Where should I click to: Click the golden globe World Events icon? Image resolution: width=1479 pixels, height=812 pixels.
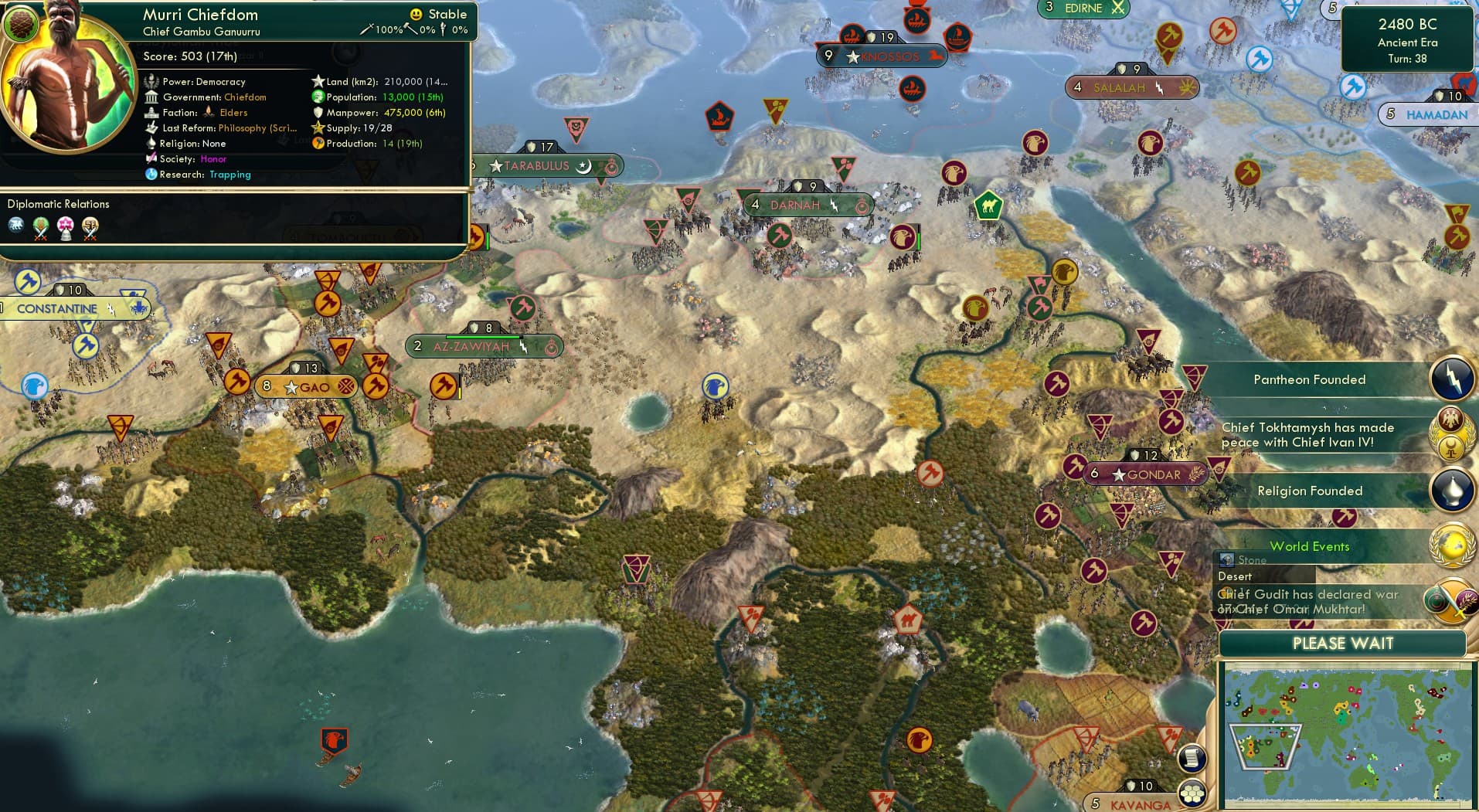tap(1452, 546)
